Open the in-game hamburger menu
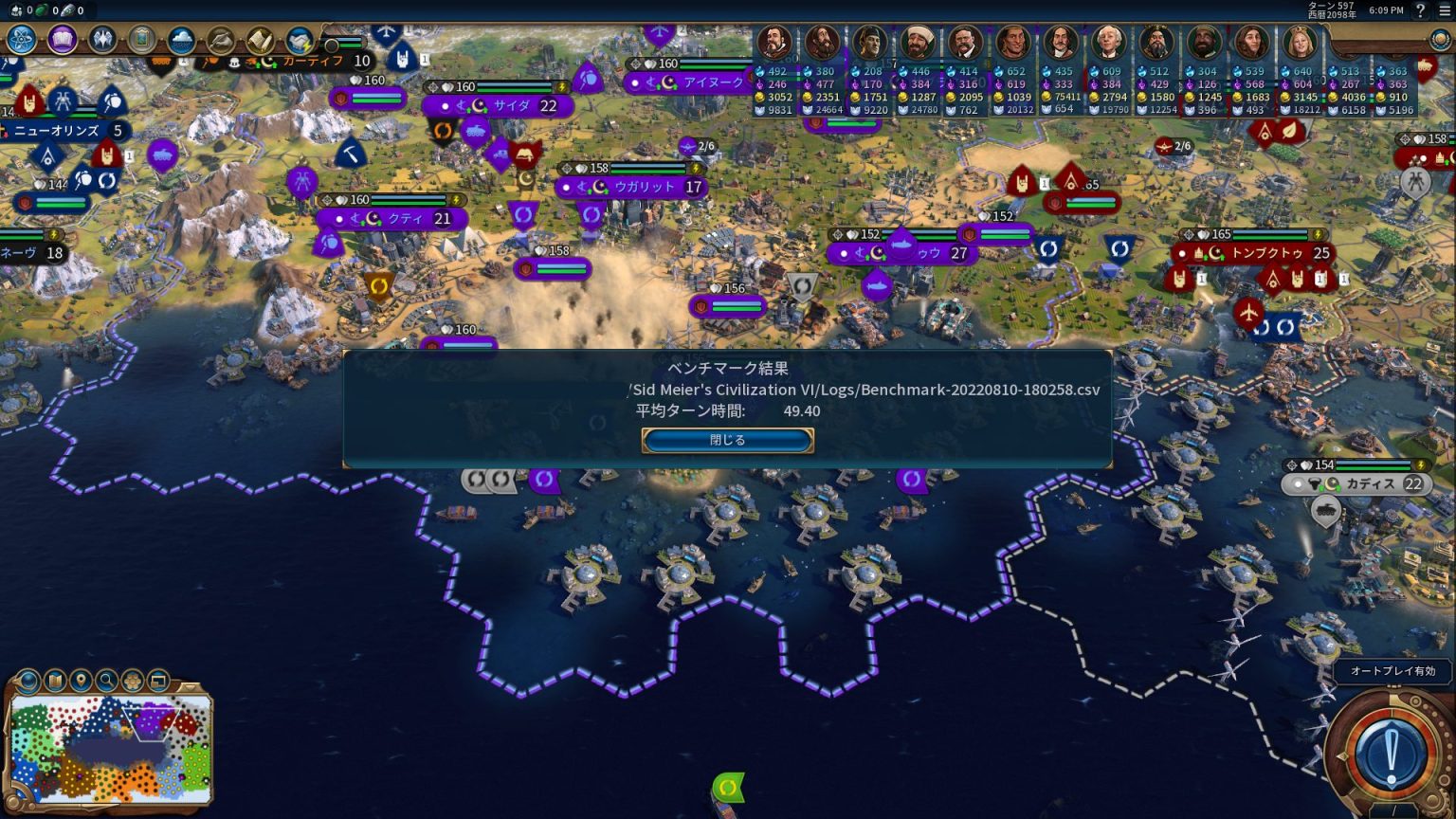Screen dimensions: 1456x819 [1444, 9]
